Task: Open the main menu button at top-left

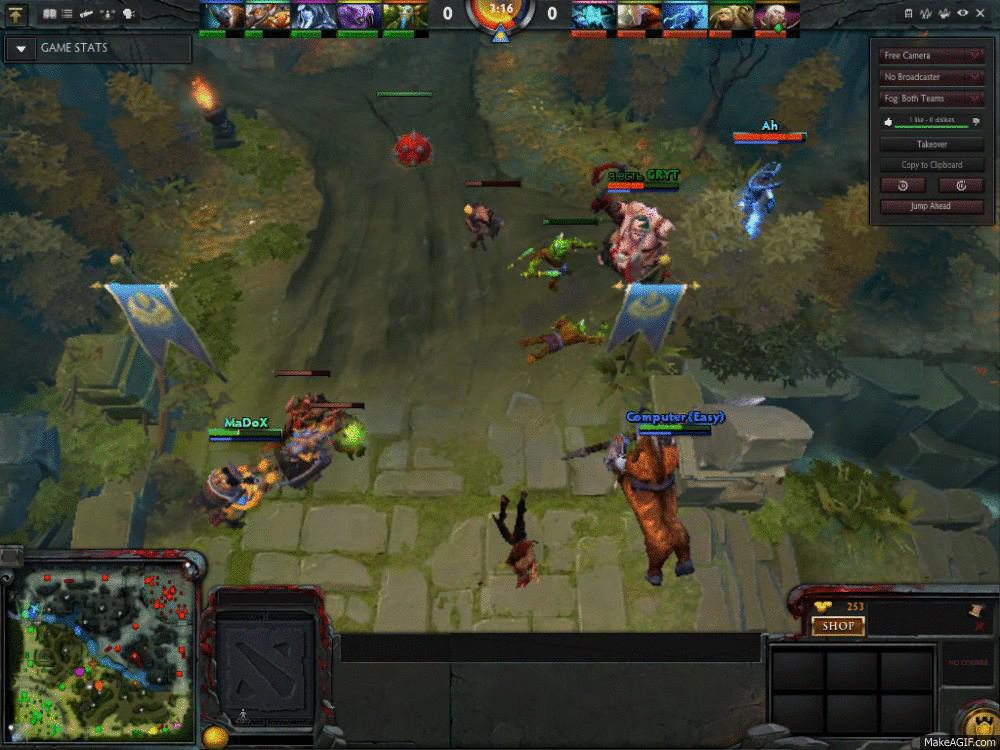Action: point(17,14)
